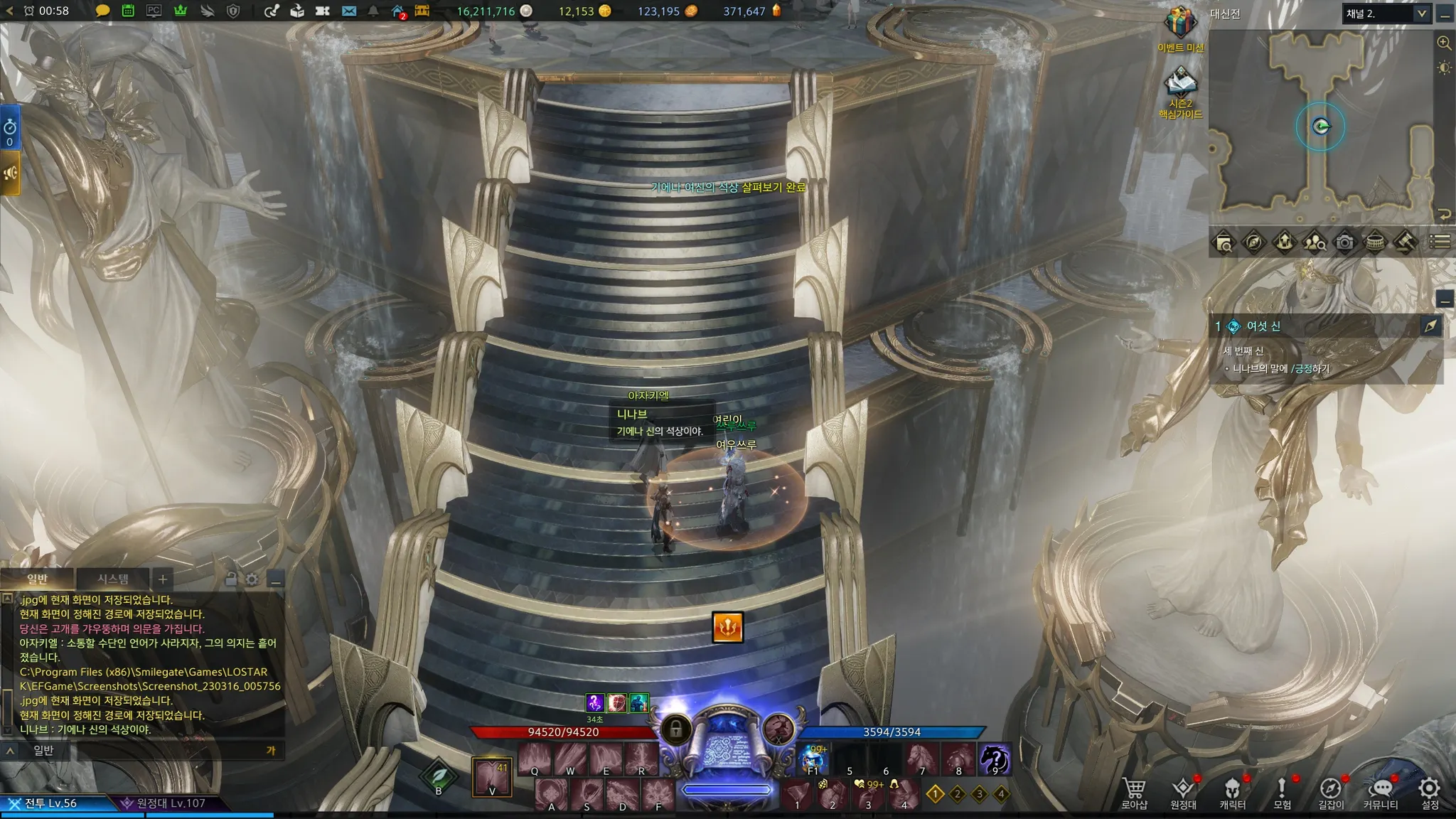Screen dimensions: 1456x819
Task: Zoom in on the minimap
Action: [x=1444, y=43]
